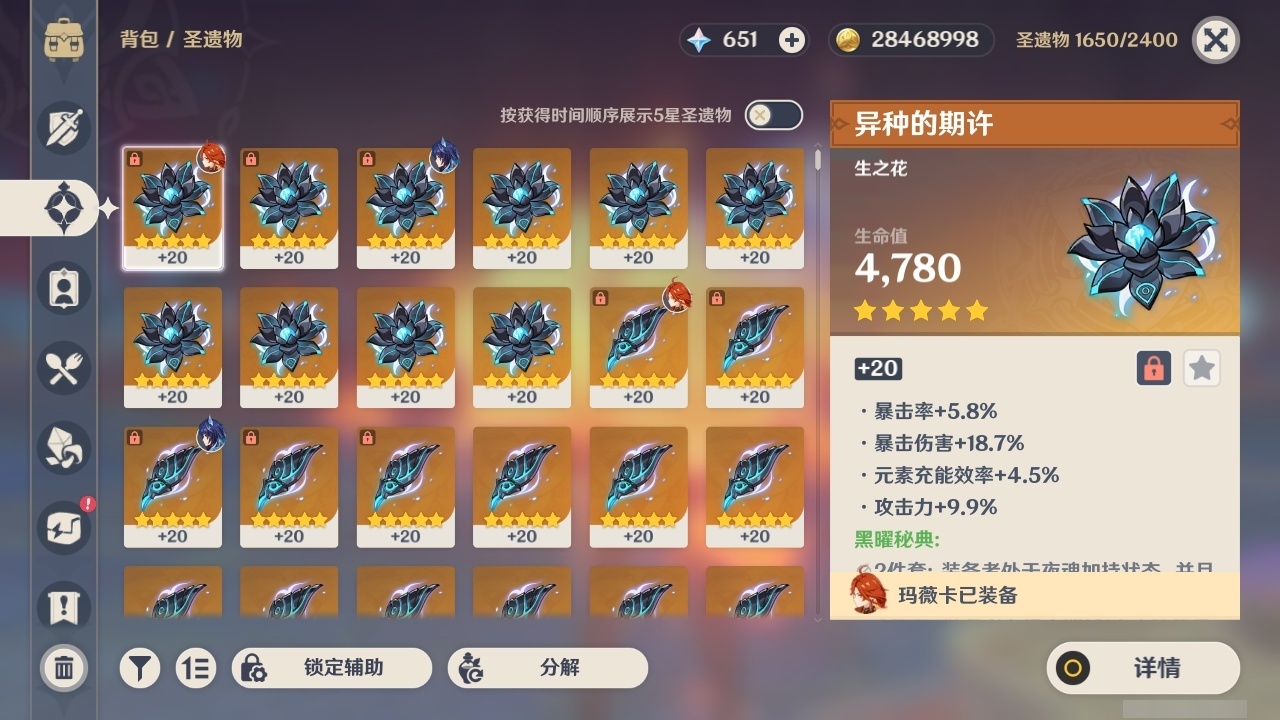Mark the artifact as favorite with the star
Screen dimensions: 1280x720
[x=1201, y=368]
